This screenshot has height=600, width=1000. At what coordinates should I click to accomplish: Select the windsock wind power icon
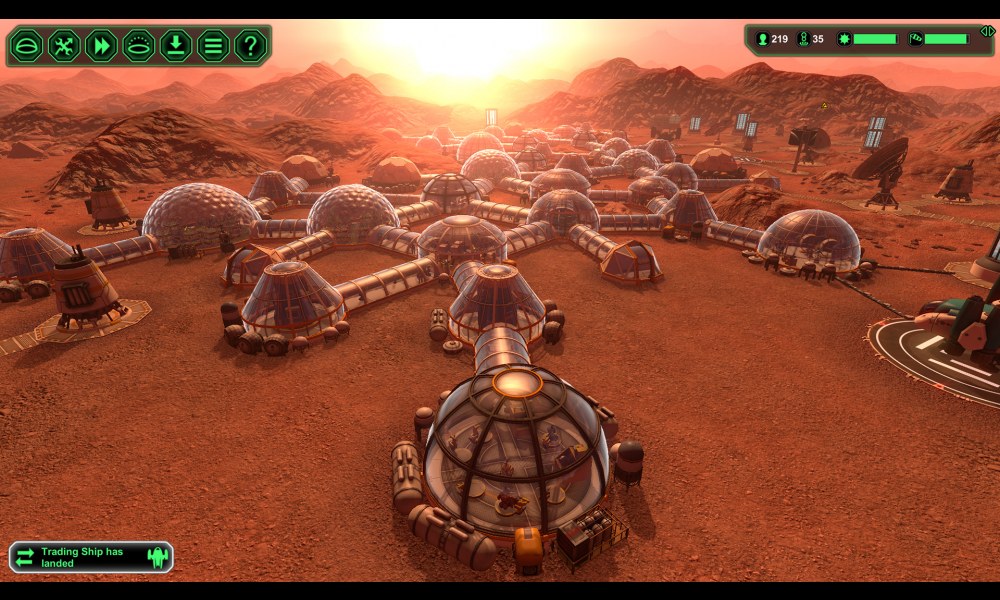(915, 39)
